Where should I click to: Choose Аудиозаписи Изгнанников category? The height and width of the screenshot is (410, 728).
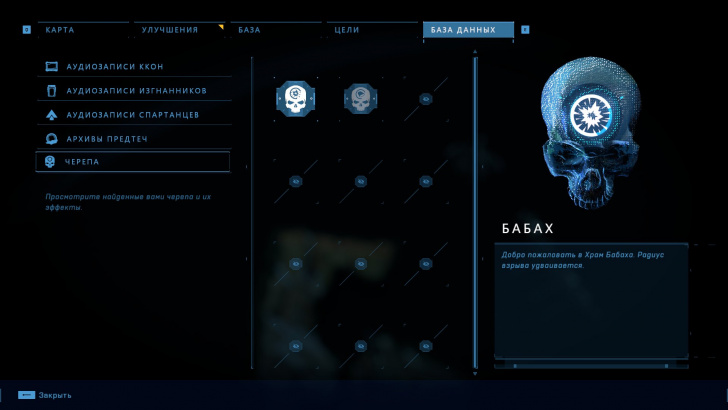[x=133, y=91]
